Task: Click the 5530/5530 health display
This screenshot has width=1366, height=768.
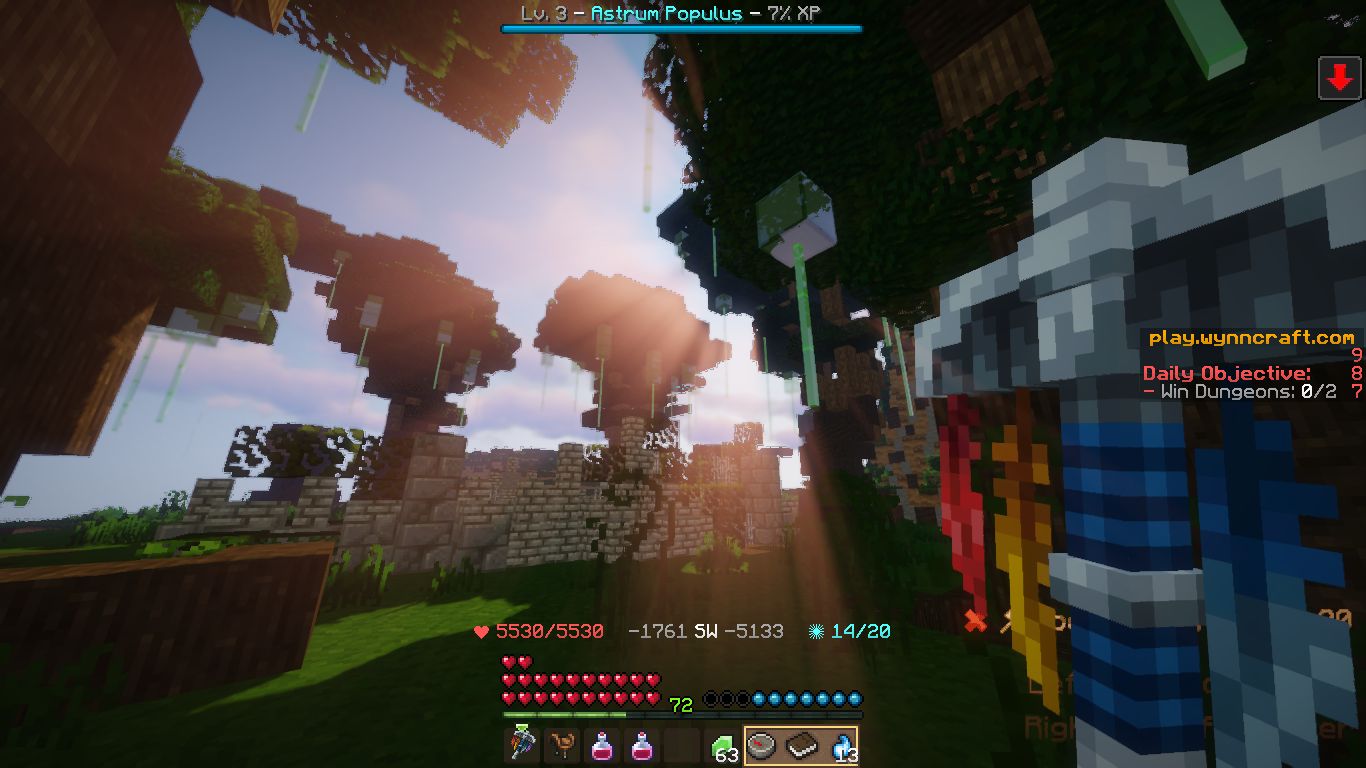Action: coord(548,631)
